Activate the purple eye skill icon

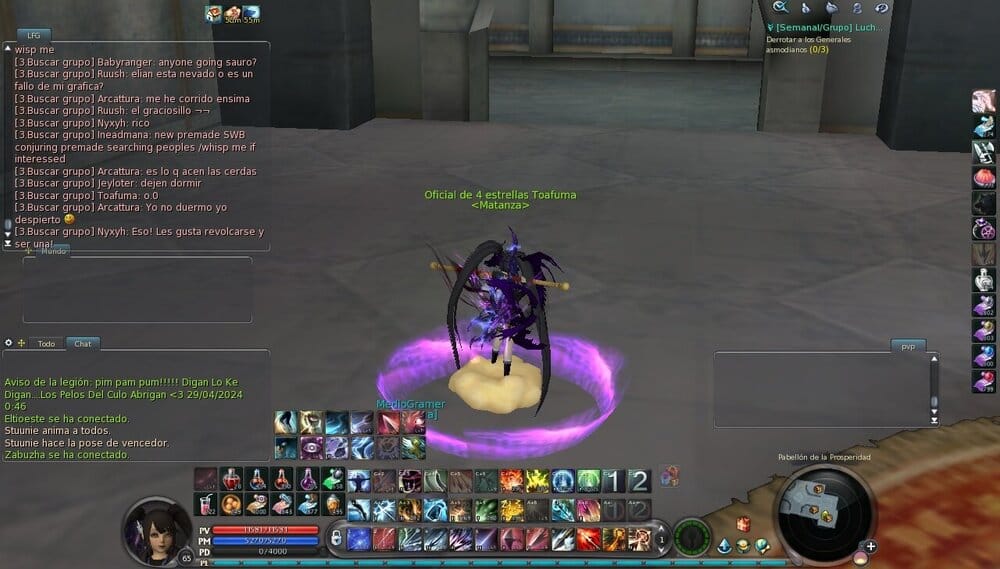pos(310,447)
